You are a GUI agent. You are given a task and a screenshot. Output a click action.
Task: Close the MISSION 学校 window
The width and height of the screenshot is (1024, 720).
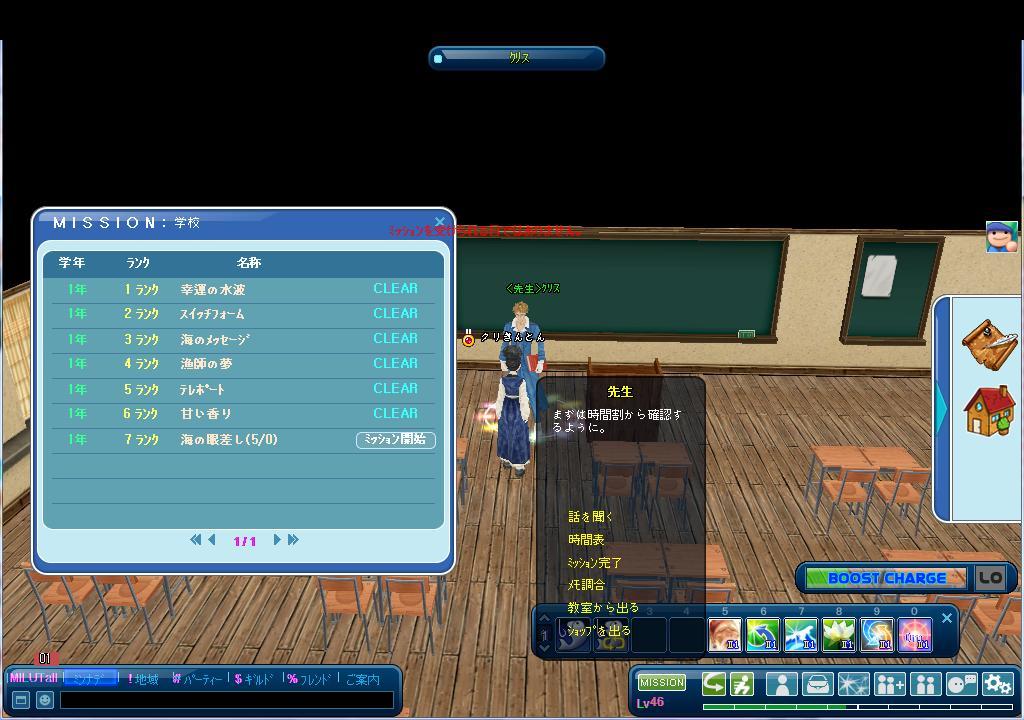[x=439, y=222]
